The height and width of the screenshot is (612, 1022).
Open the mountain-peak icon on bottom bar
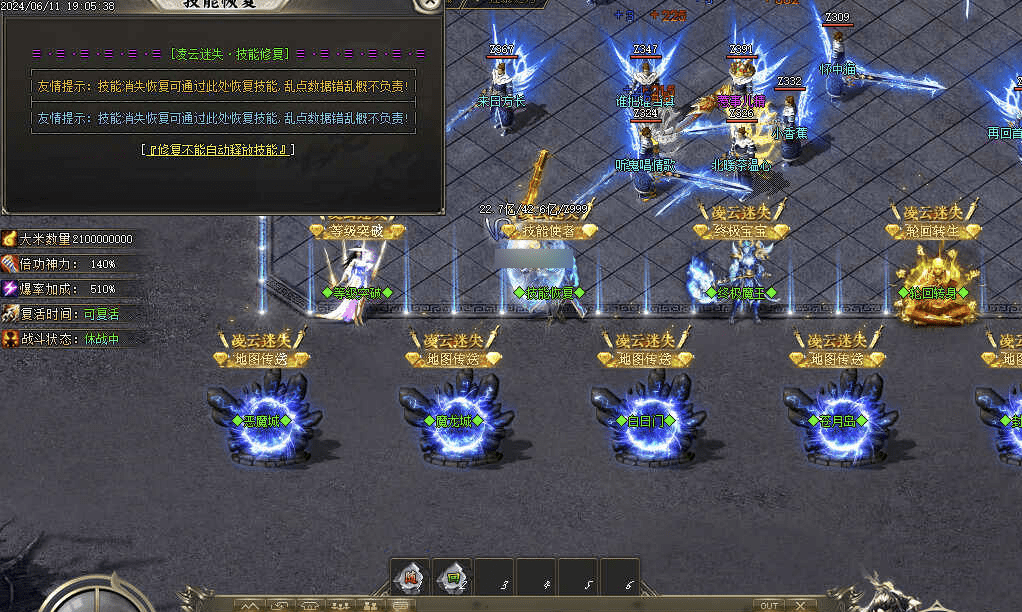point(250,605)
